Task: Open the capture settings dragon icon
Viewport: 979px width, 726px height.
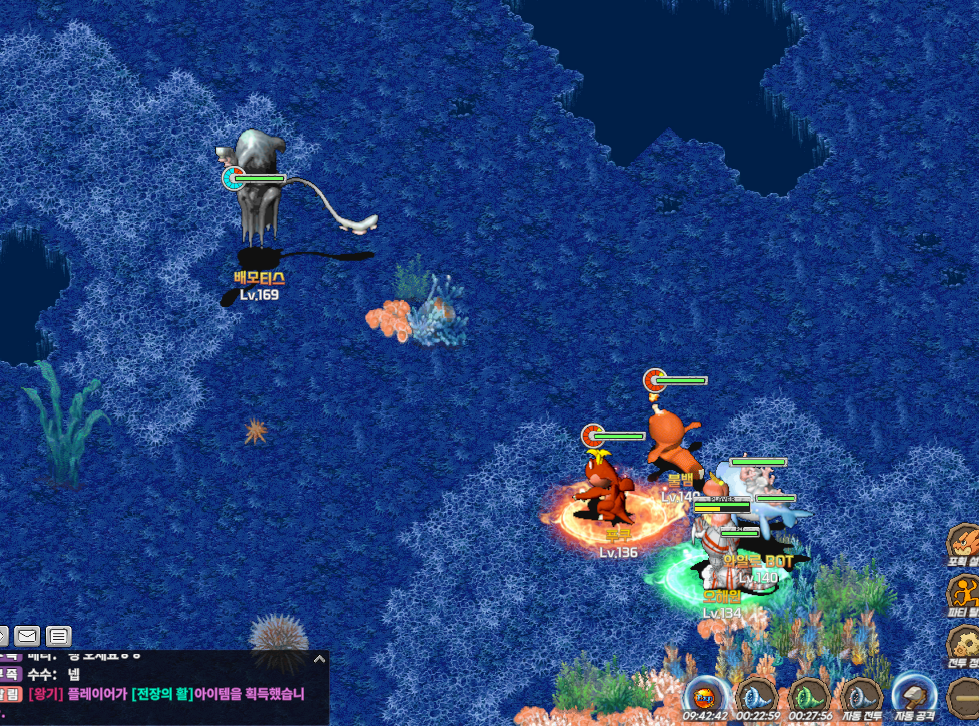Action: coord(964,543)
